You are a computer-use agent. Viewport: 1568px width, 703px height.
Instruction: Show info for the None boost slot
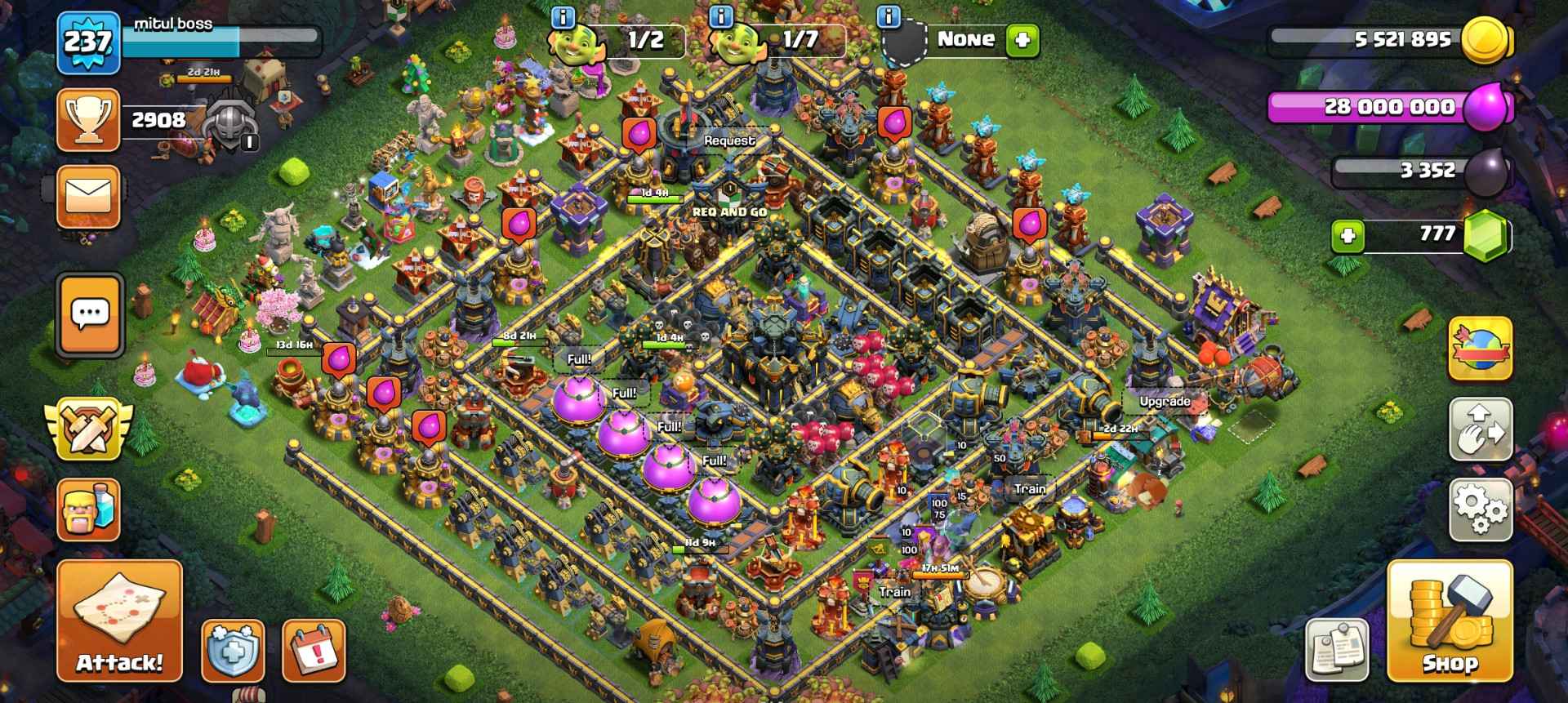889,16
